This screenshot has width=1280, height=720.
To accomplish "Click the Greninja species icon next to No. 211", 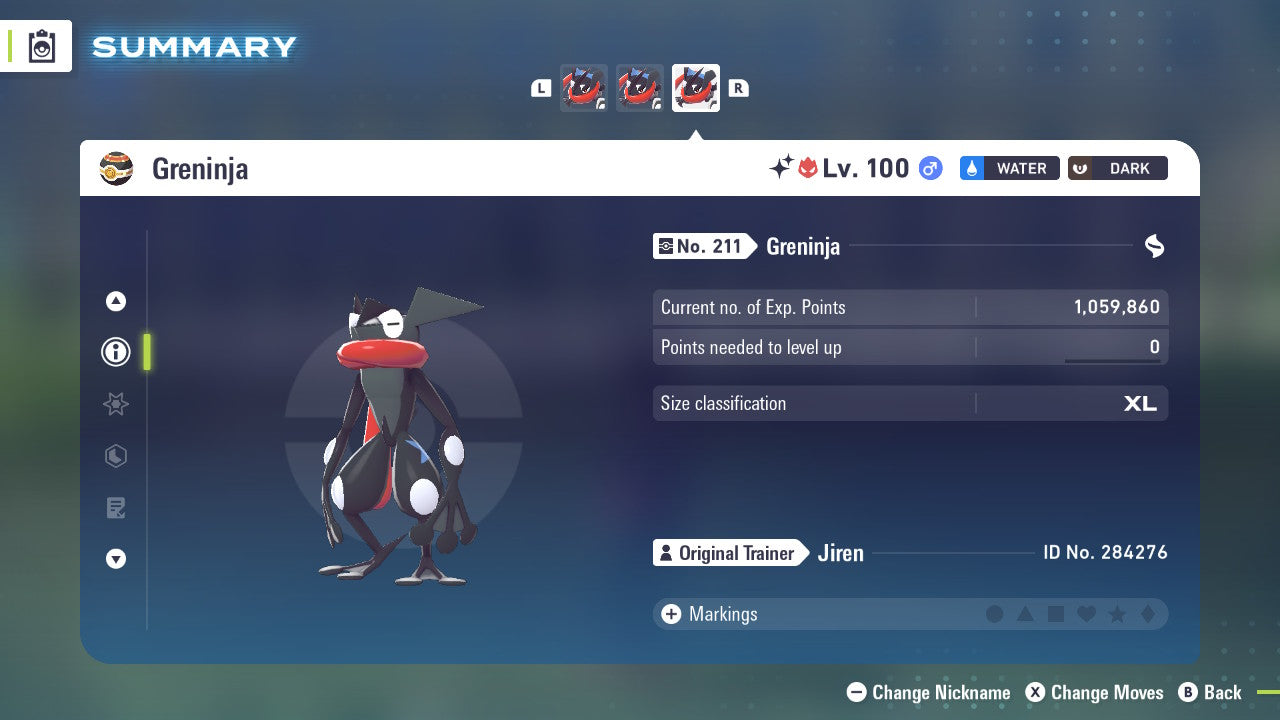I will pyautogui.click(x=664, y=246).
